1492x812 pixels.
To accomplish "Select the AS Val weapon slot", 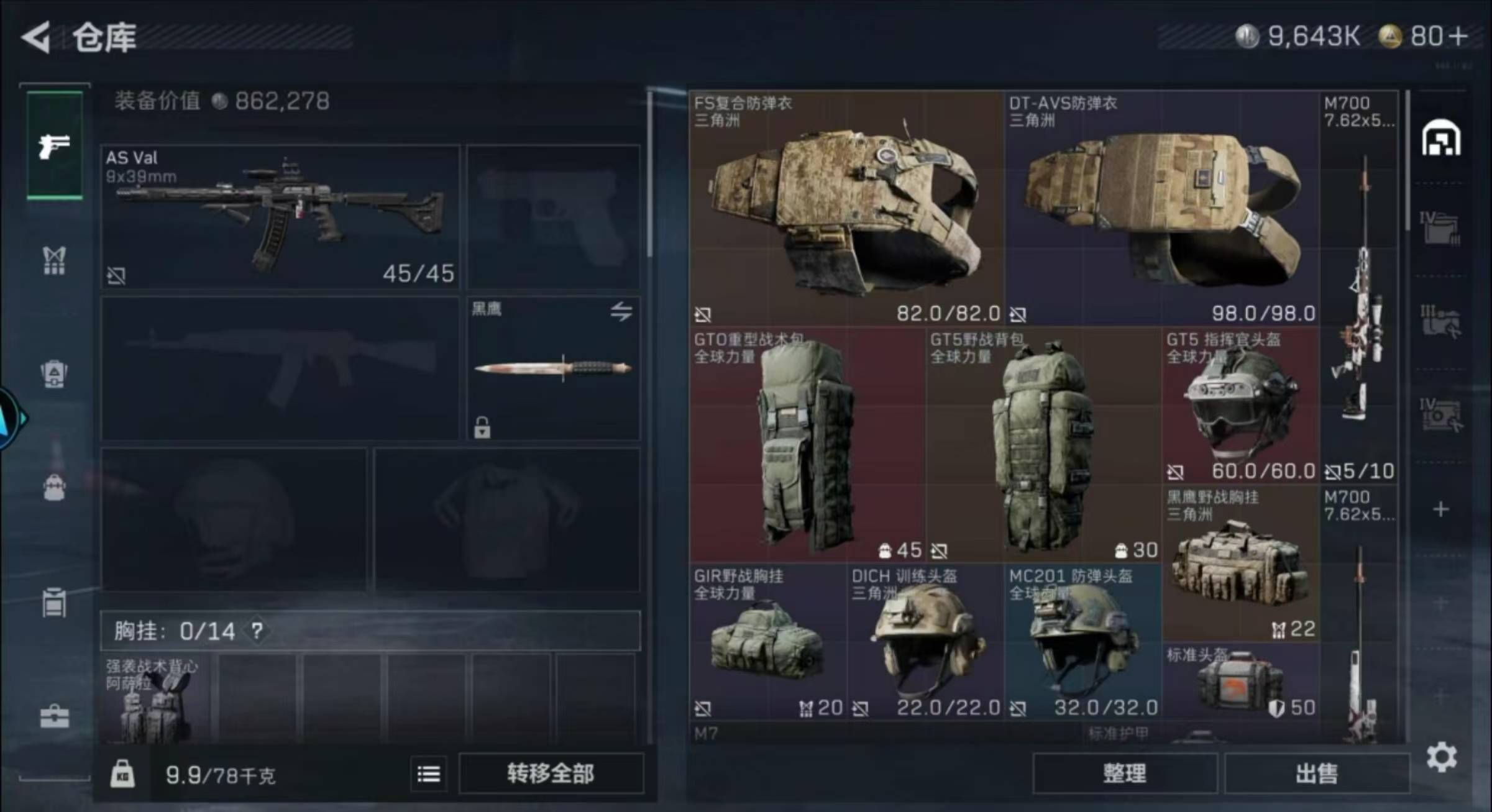I will [x=280, y=216].
